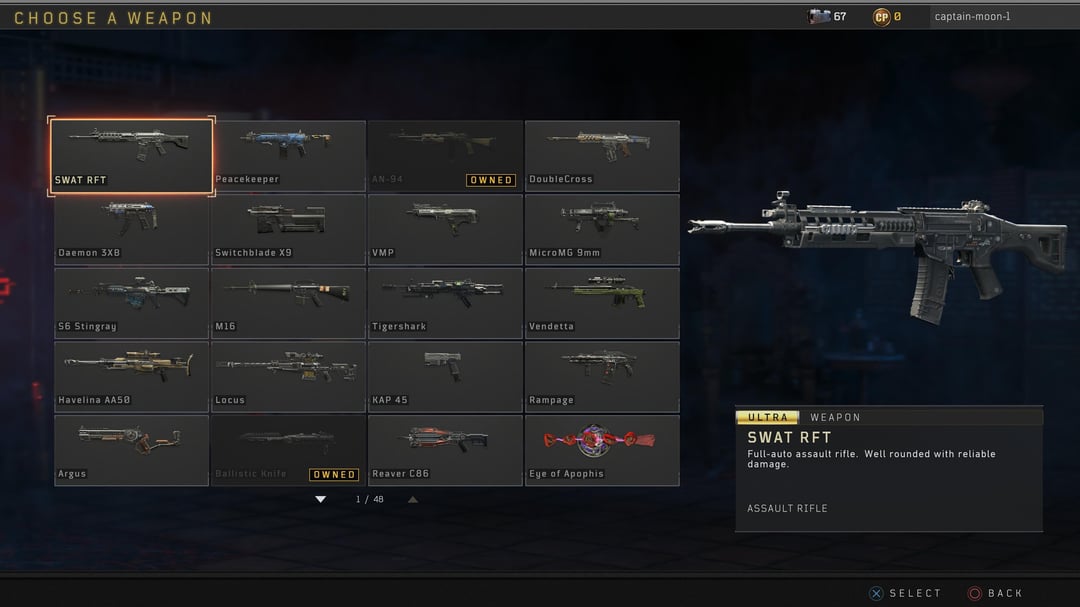Screen dimensions: 1080x607
Task: Select the M16 weapon tile
Action: click(x=288, y=303)
